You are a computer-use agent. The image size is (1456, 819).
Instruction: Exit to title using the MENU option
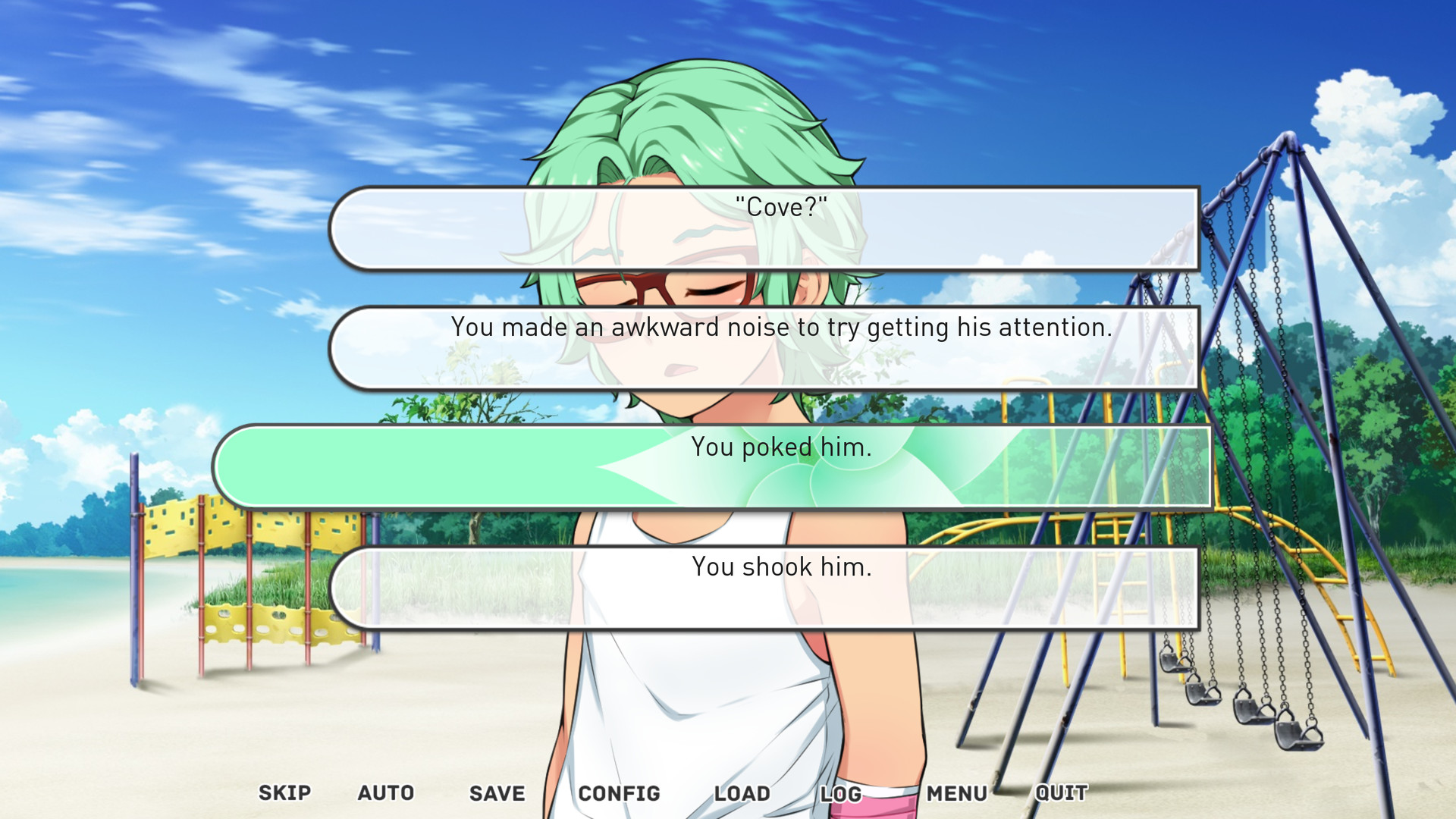coord(955,792)
